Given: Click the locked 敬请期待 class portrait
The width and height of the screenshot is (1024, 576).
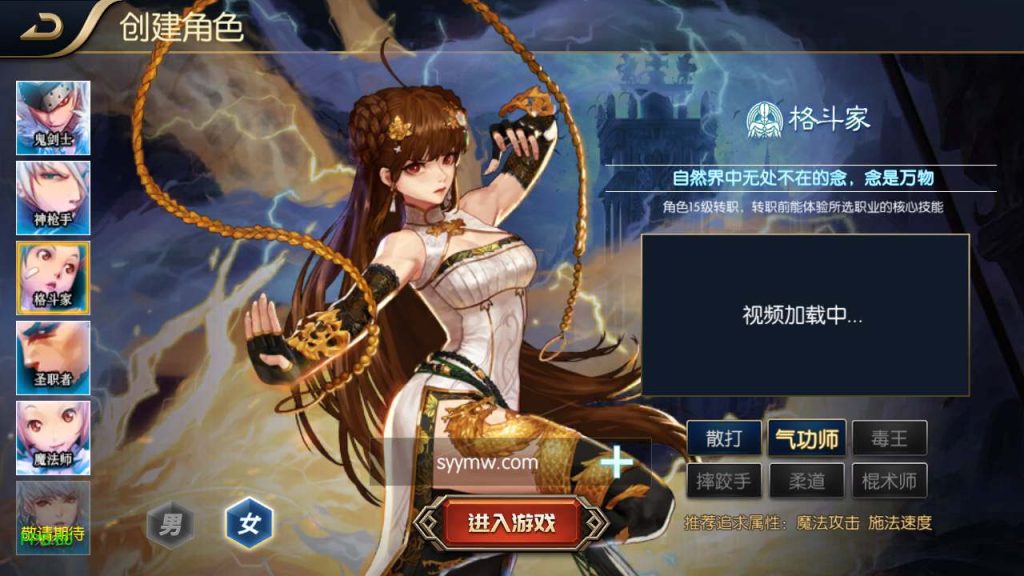Looking at the screenshot, I should pos(53,517).
